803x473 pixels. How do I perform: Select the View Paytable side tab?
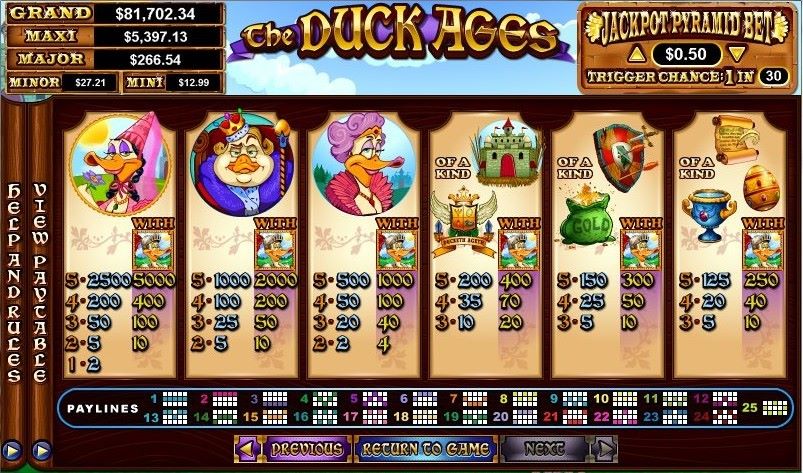click(x=40, y=282)
